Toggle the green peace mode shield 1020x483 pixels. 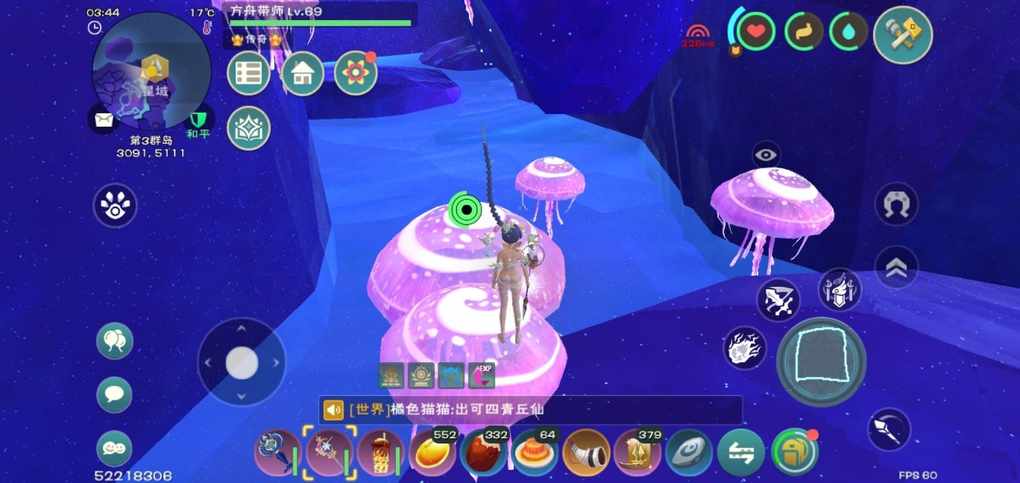[199, 119]
